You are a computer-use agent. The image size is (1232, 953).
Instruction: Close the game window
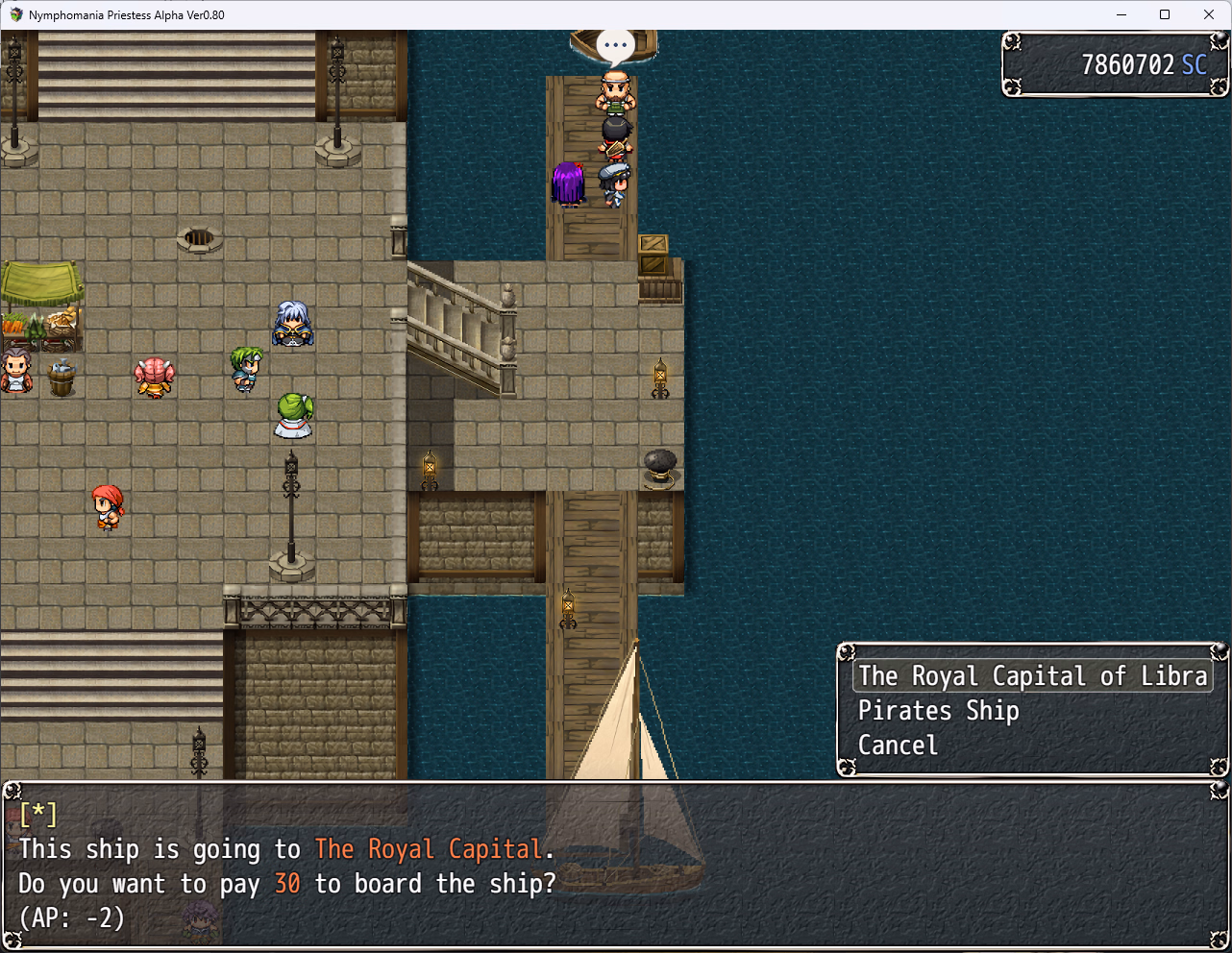tap(1209, 14)
